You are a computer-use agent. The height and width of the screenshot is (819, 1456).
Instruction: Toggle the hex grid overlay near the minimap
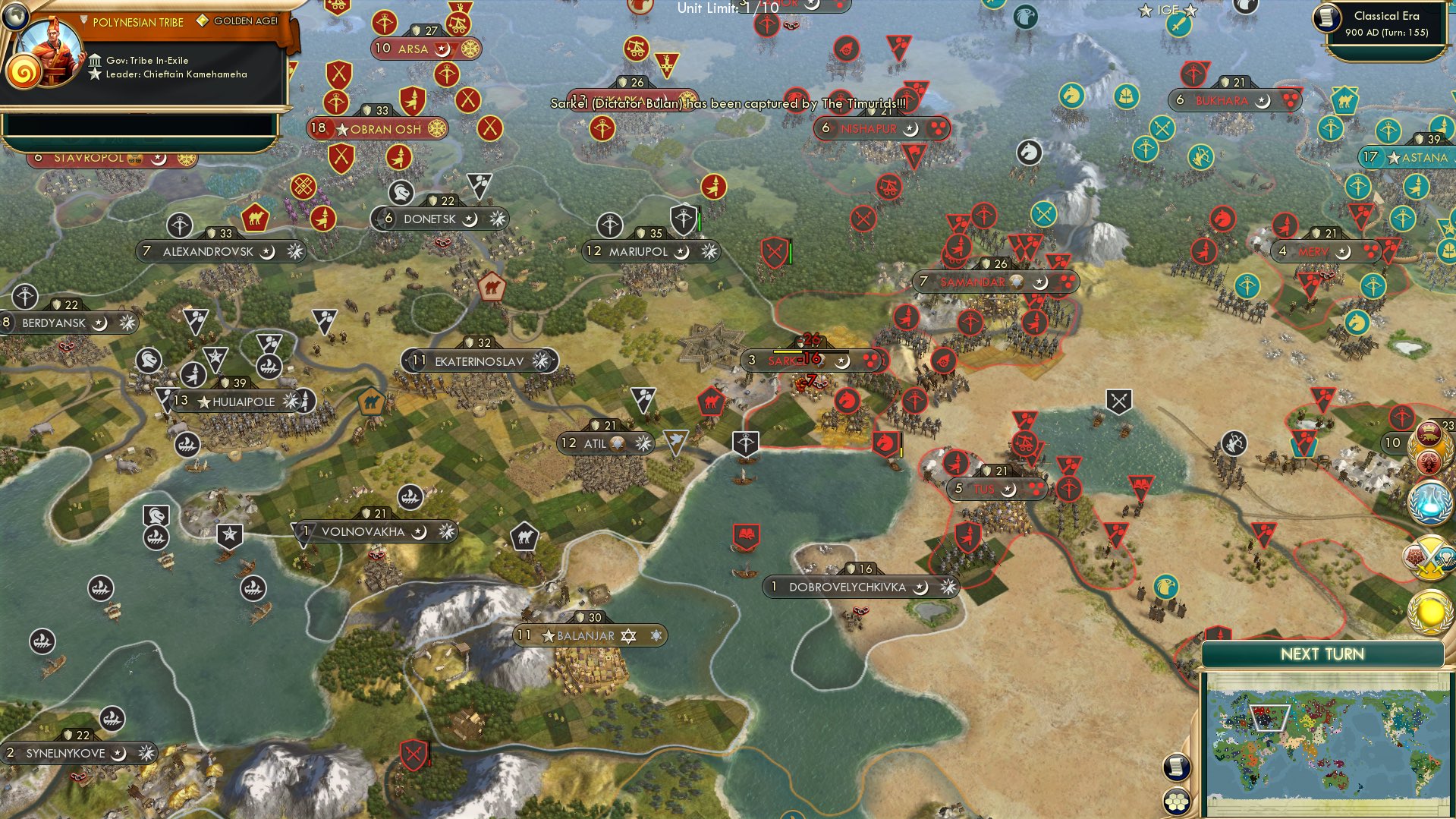point(1177,802)
